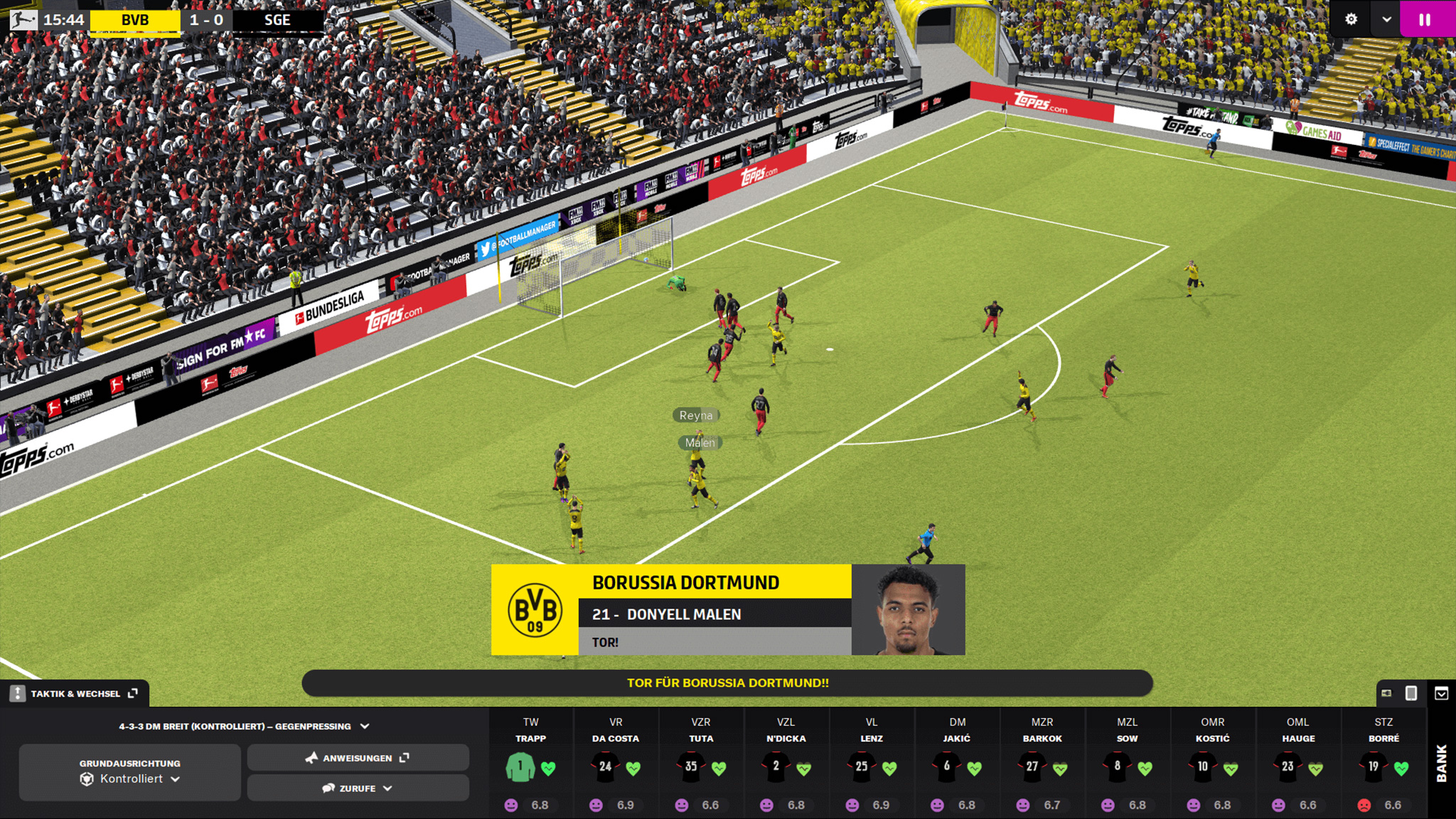Image resolution: width=1456 pixels, height=819 pixels.
Task: Click Borré's red unhappy mood face
Action: [1364, 805]
